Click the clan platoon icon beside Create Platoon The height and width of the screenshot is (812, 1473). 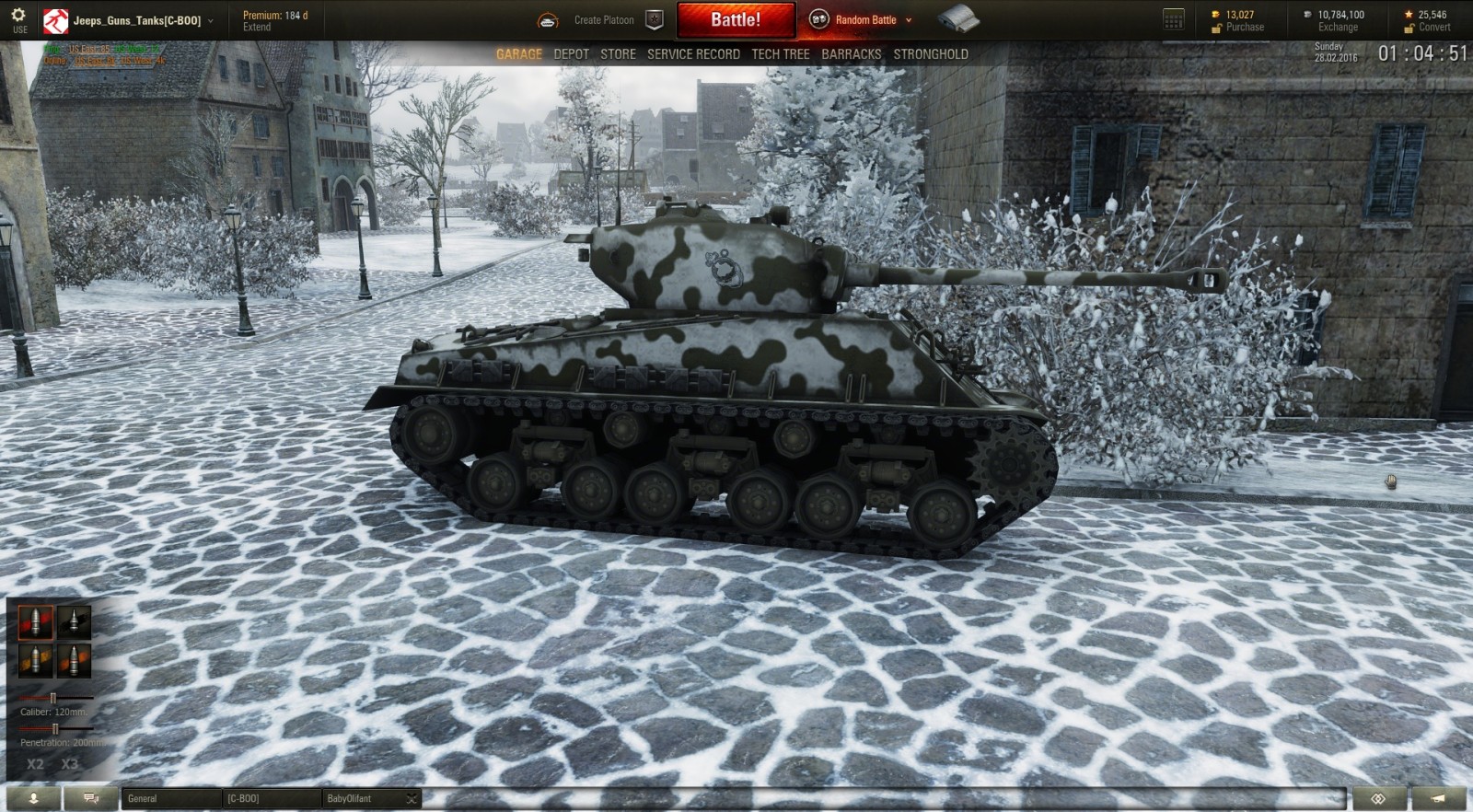[654, 17]
